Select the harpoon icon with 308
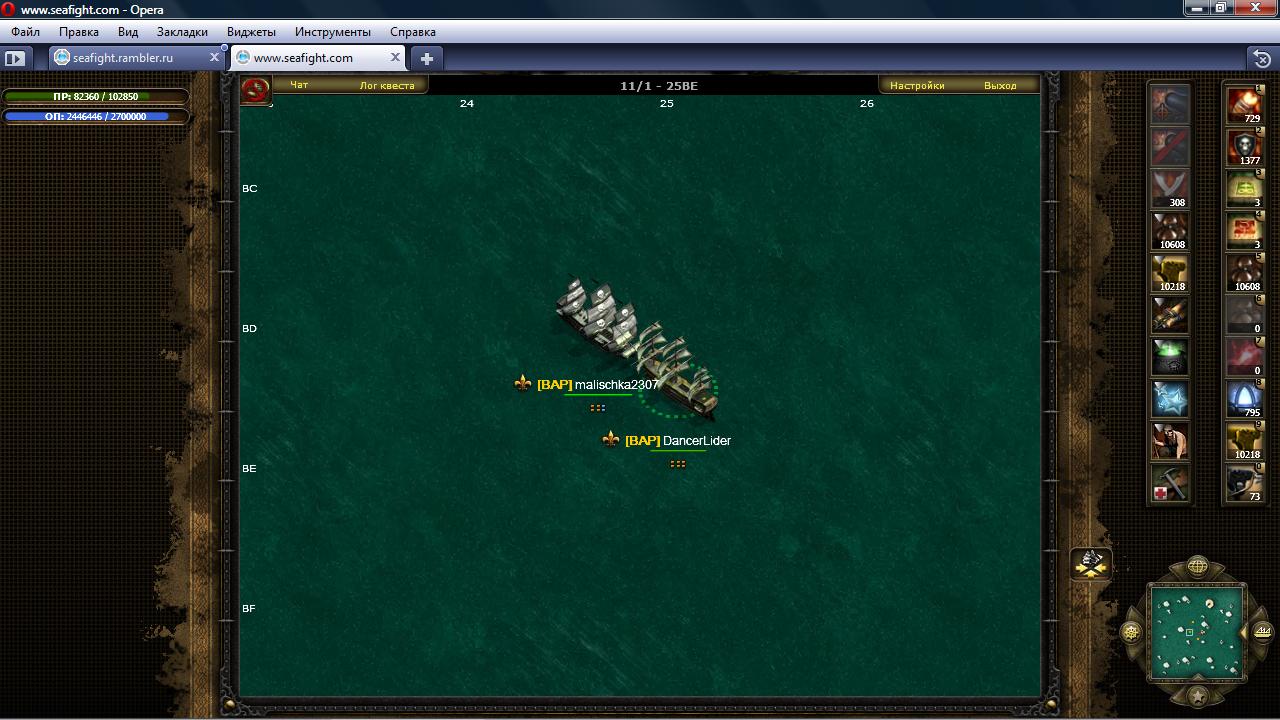 [x=1169, y=188]
